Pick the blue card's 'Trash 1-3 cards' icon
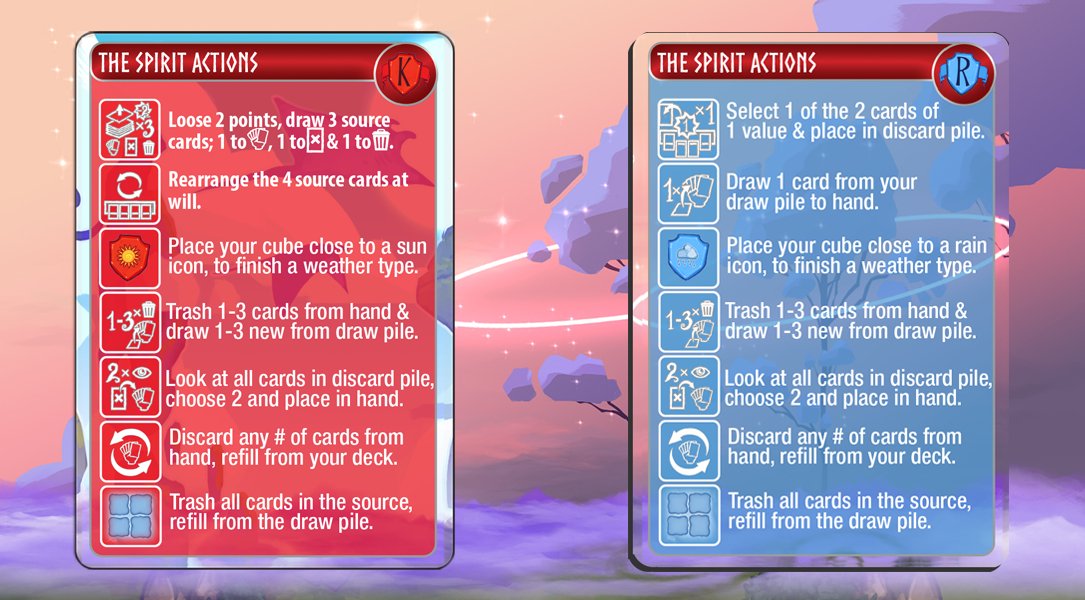Viewport: 1085px width, 600px height. (x=689, y=321)
